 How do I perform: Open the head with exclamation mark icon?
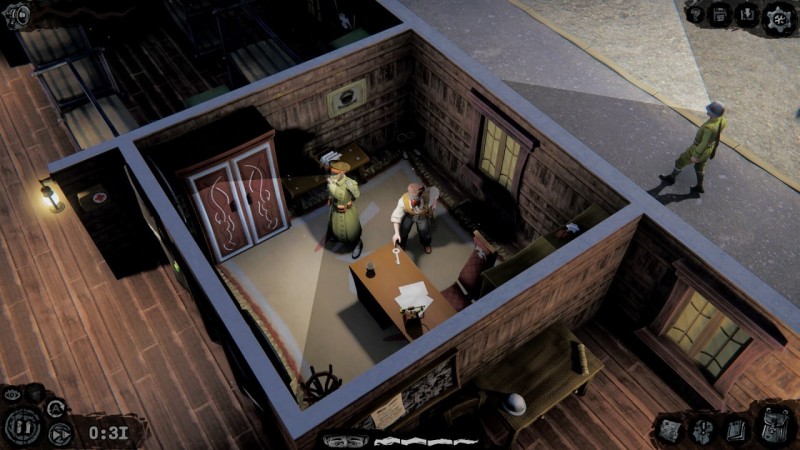(703, 431)
